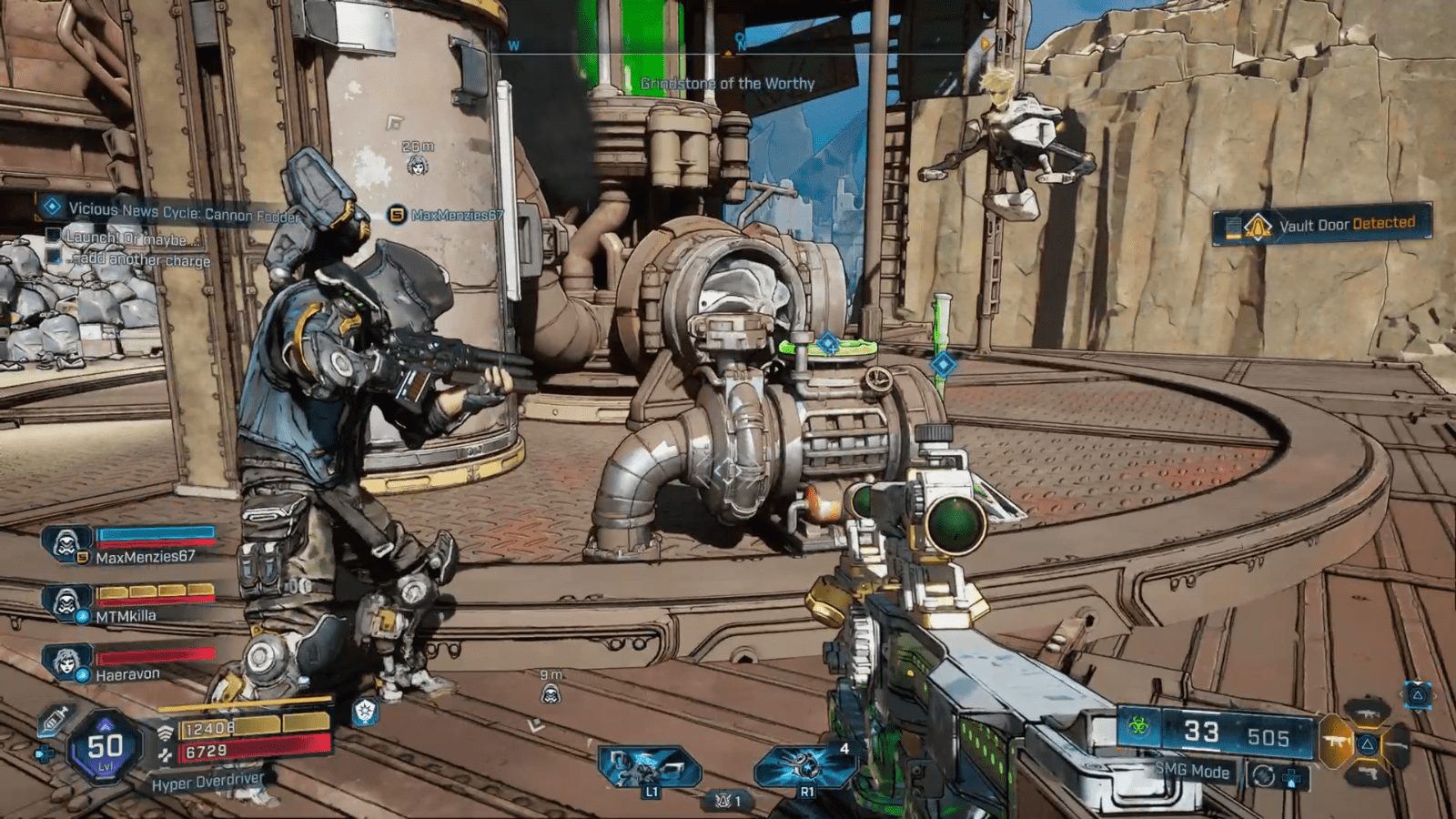
Task: Select the highlighted SMG icon on the weapon wheel
Action: 1335,743
